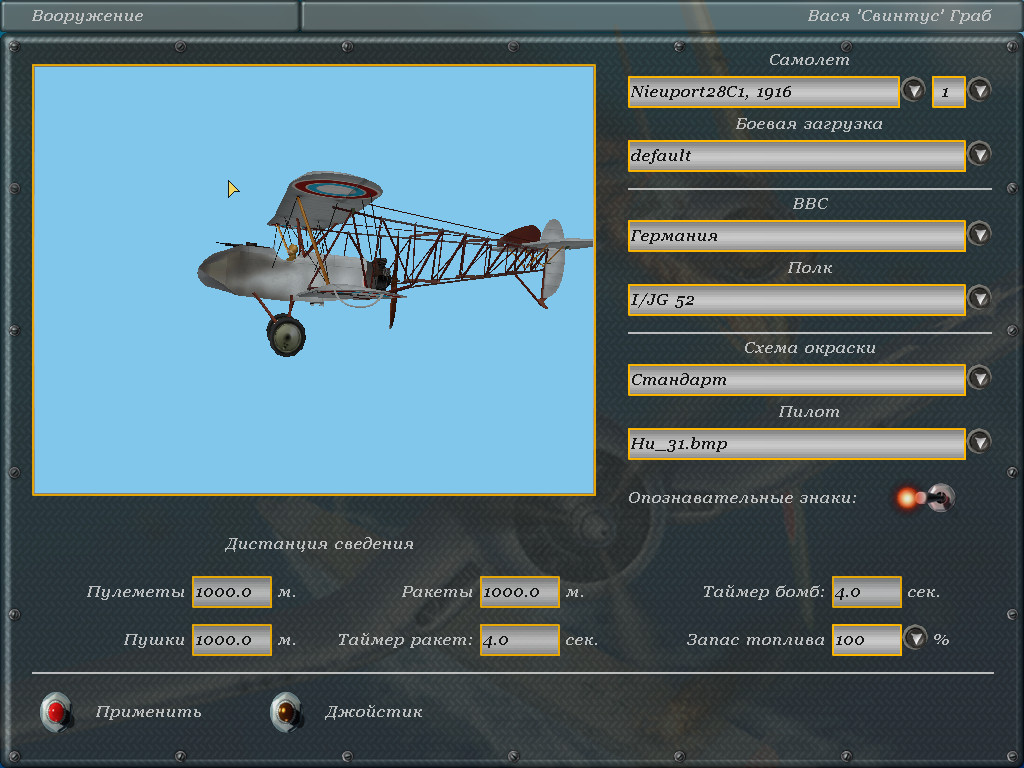Open the Схема окраски skin dropdown
Viewport: 1024px width, 768px height.
coord(979,379)
